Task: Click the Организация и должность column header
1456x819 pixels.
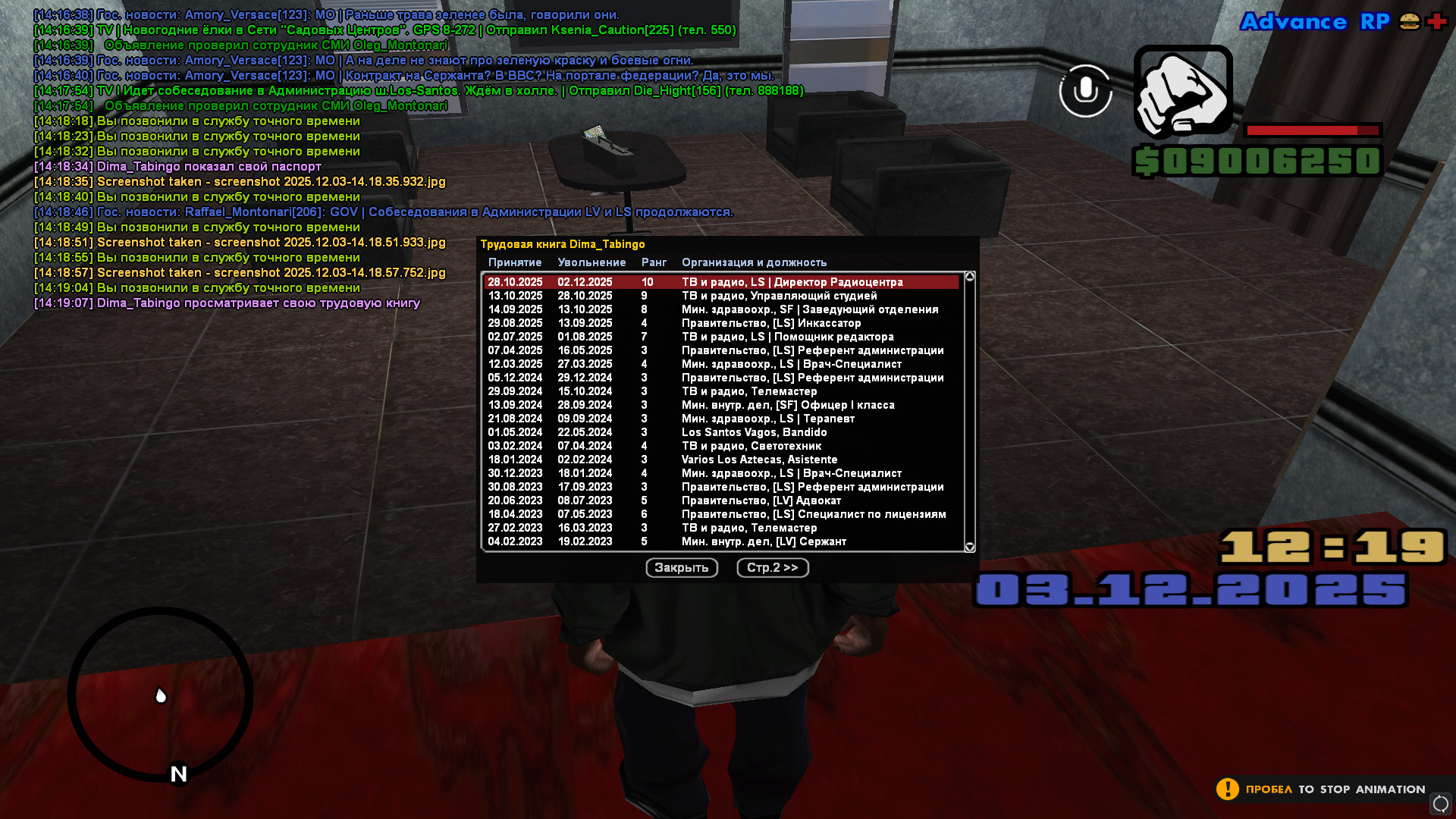Action: coord(755,262)
